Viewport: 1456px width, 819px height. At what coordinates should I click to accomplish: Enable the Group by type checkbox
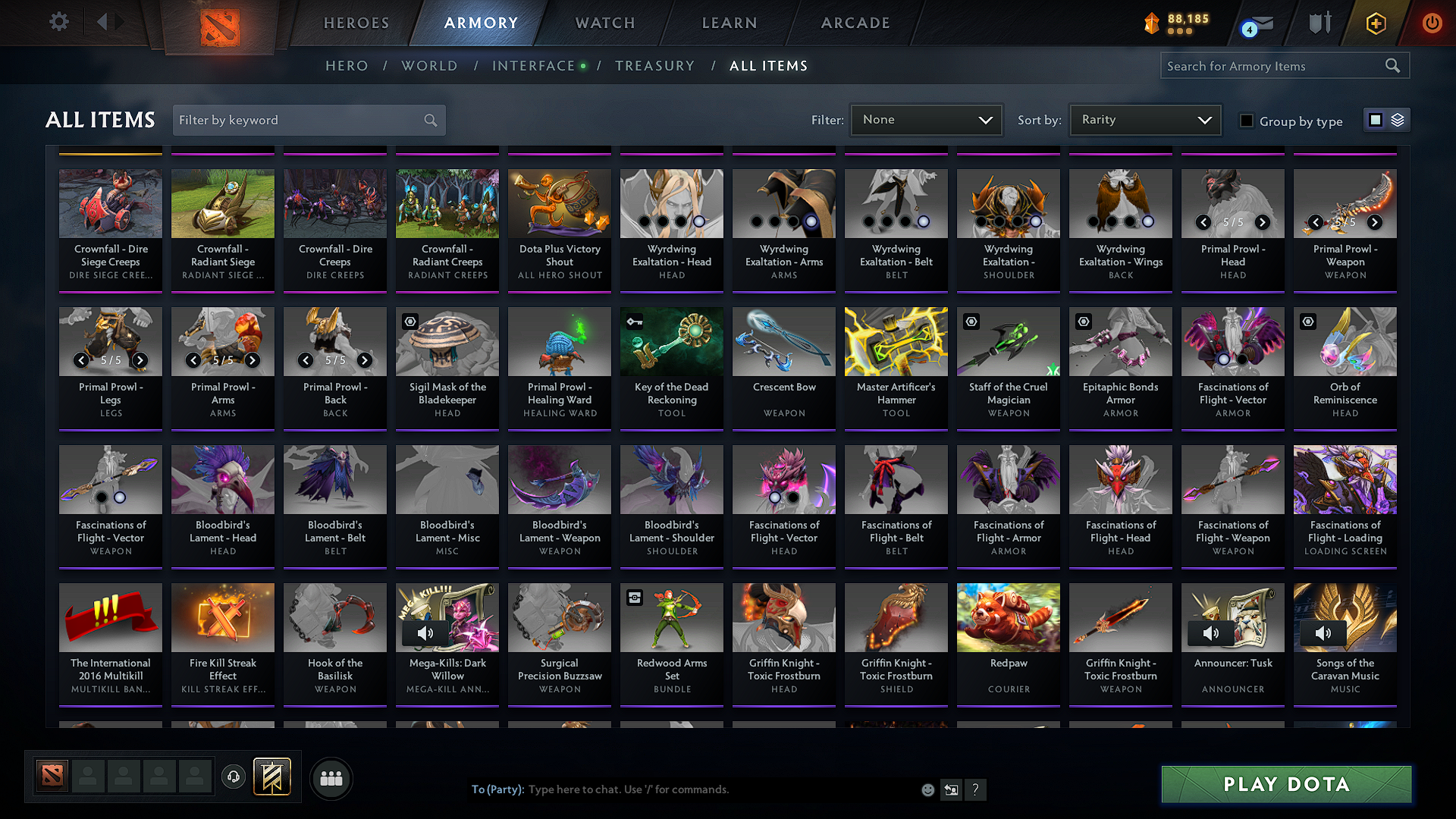click(1246, 120)
